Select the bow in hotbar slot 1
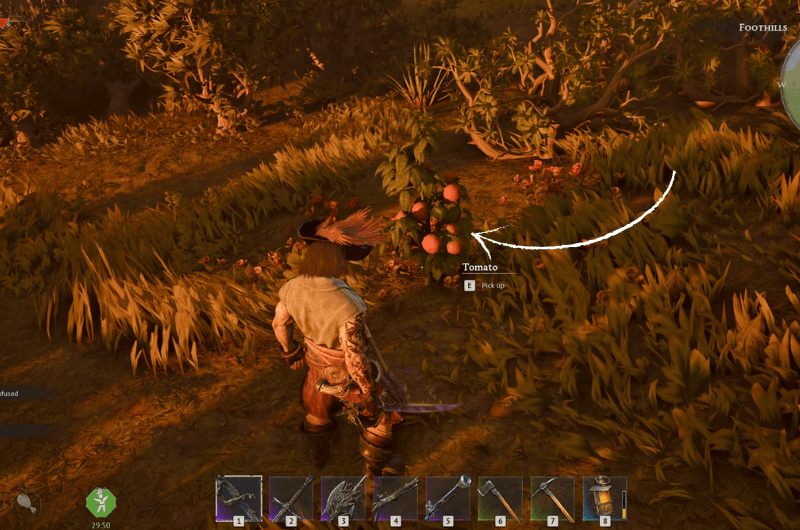Image resolution: width=800 pixels, height=530 pixels. point(239,498)
